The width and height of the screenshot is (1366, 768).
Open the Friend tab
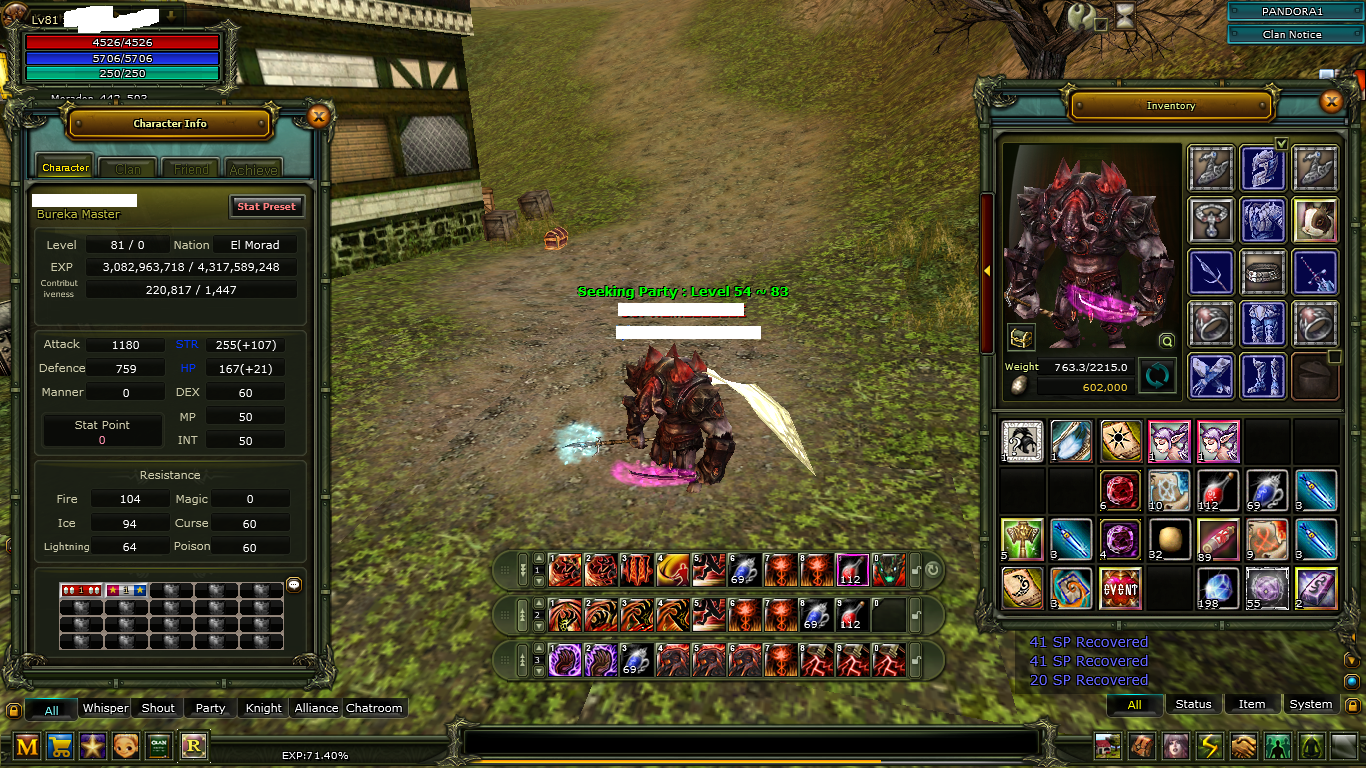point(191,169)
